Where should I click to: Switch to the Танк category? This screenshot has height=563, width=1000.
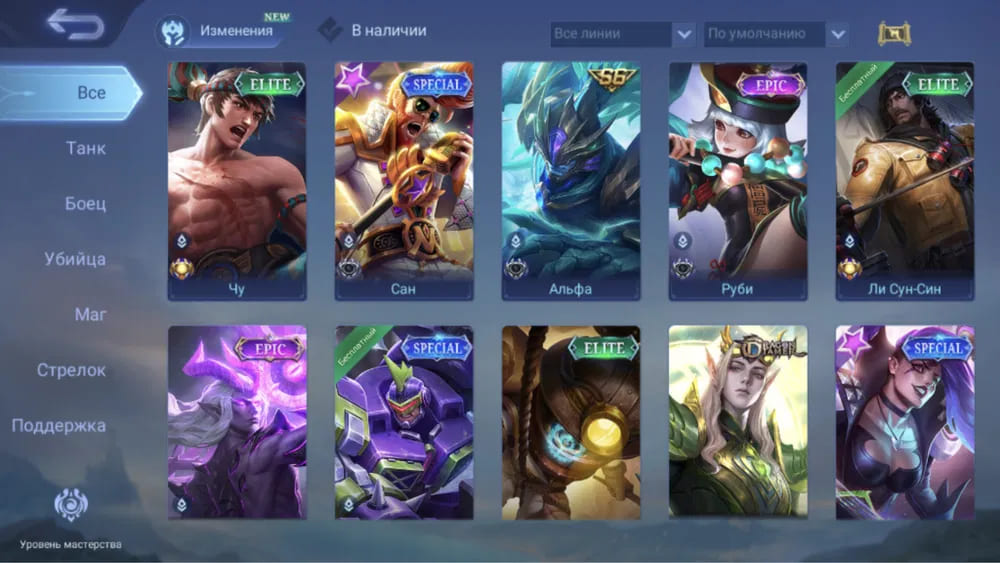(x=86, y=149)
